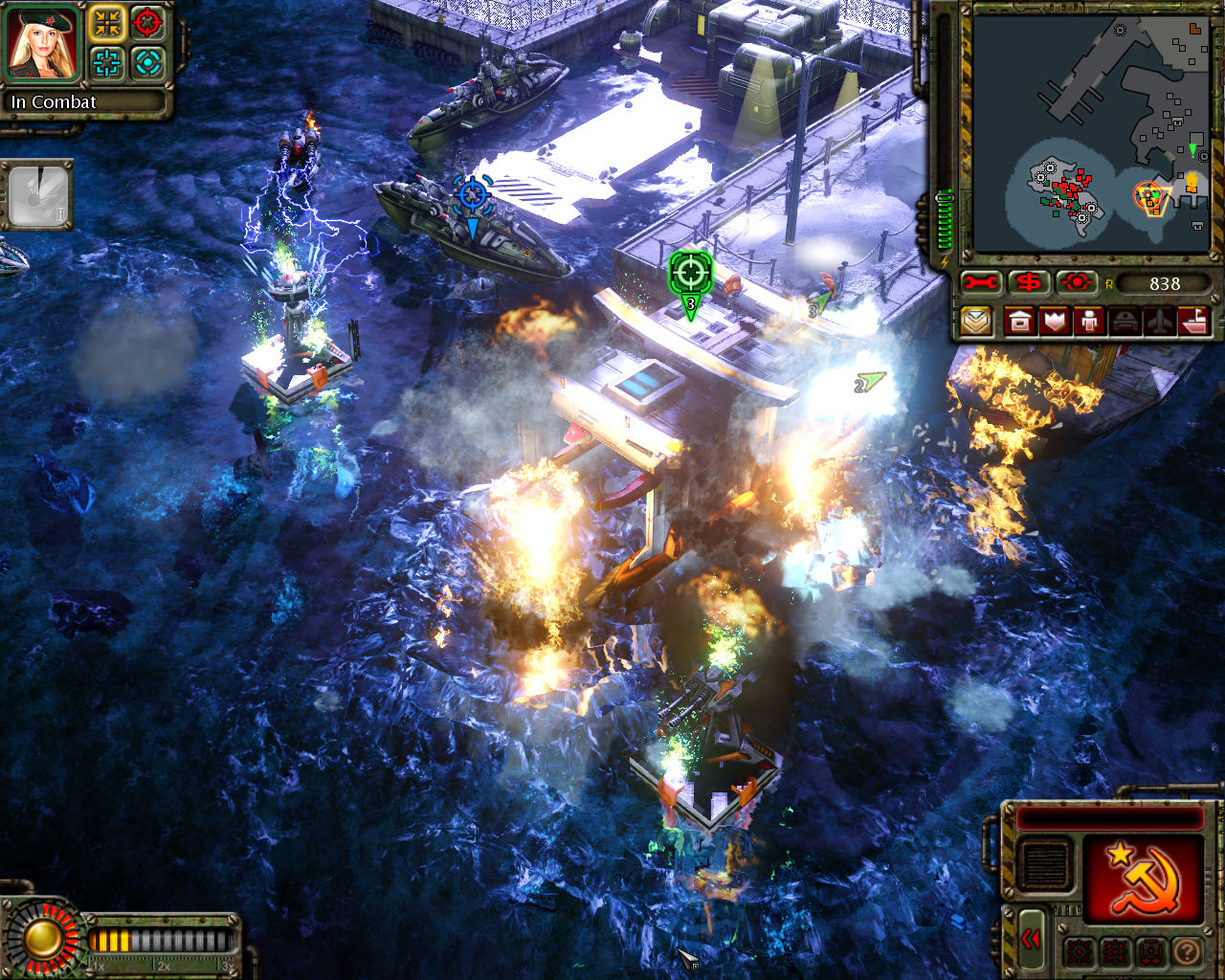Open the vehicles production tab
This screenshot has height=980, width=1225.
[1123, 322]
